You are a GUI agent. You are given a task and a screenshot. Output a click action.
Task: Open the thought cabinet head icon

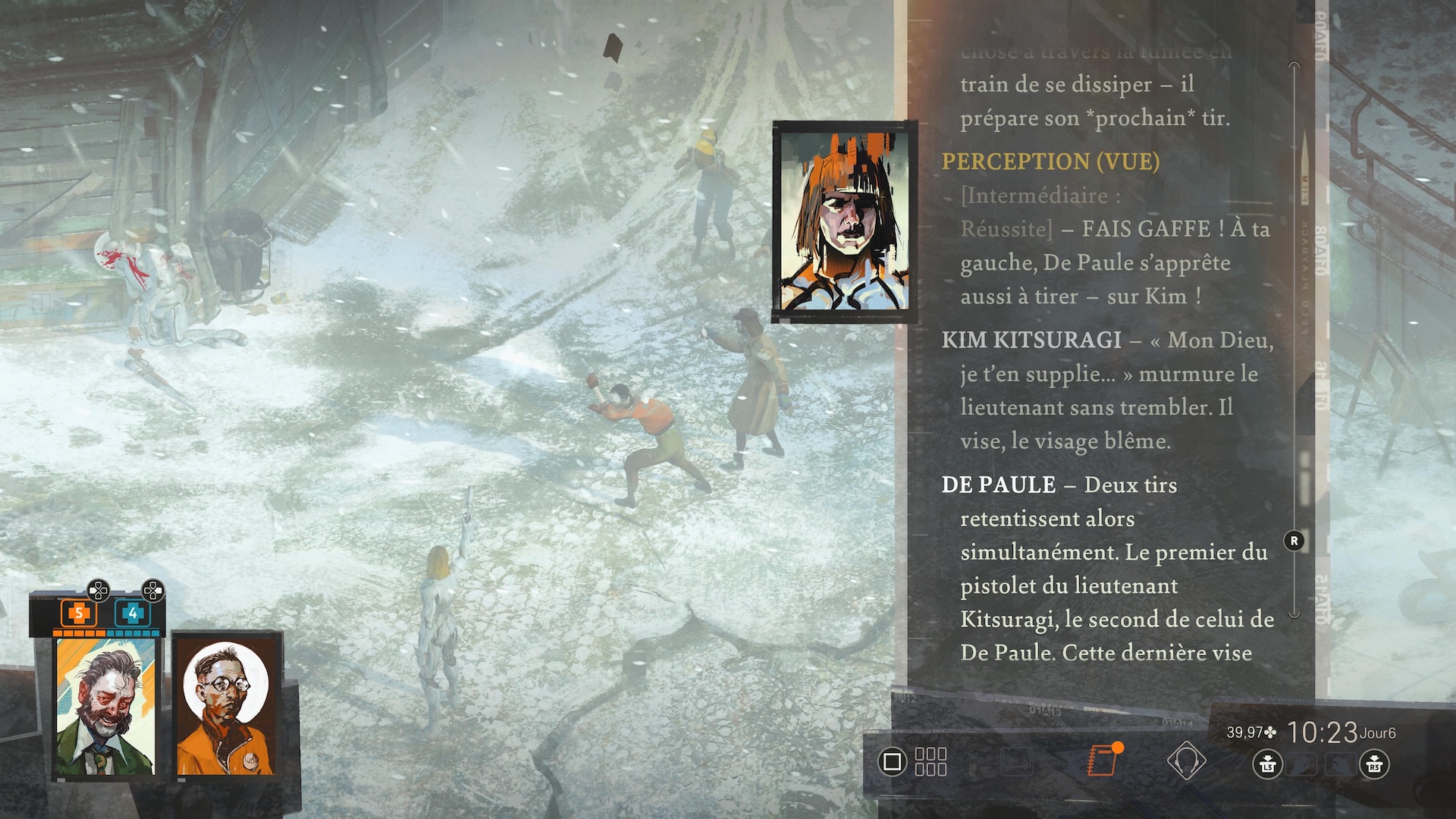(x=1185, y=760)
